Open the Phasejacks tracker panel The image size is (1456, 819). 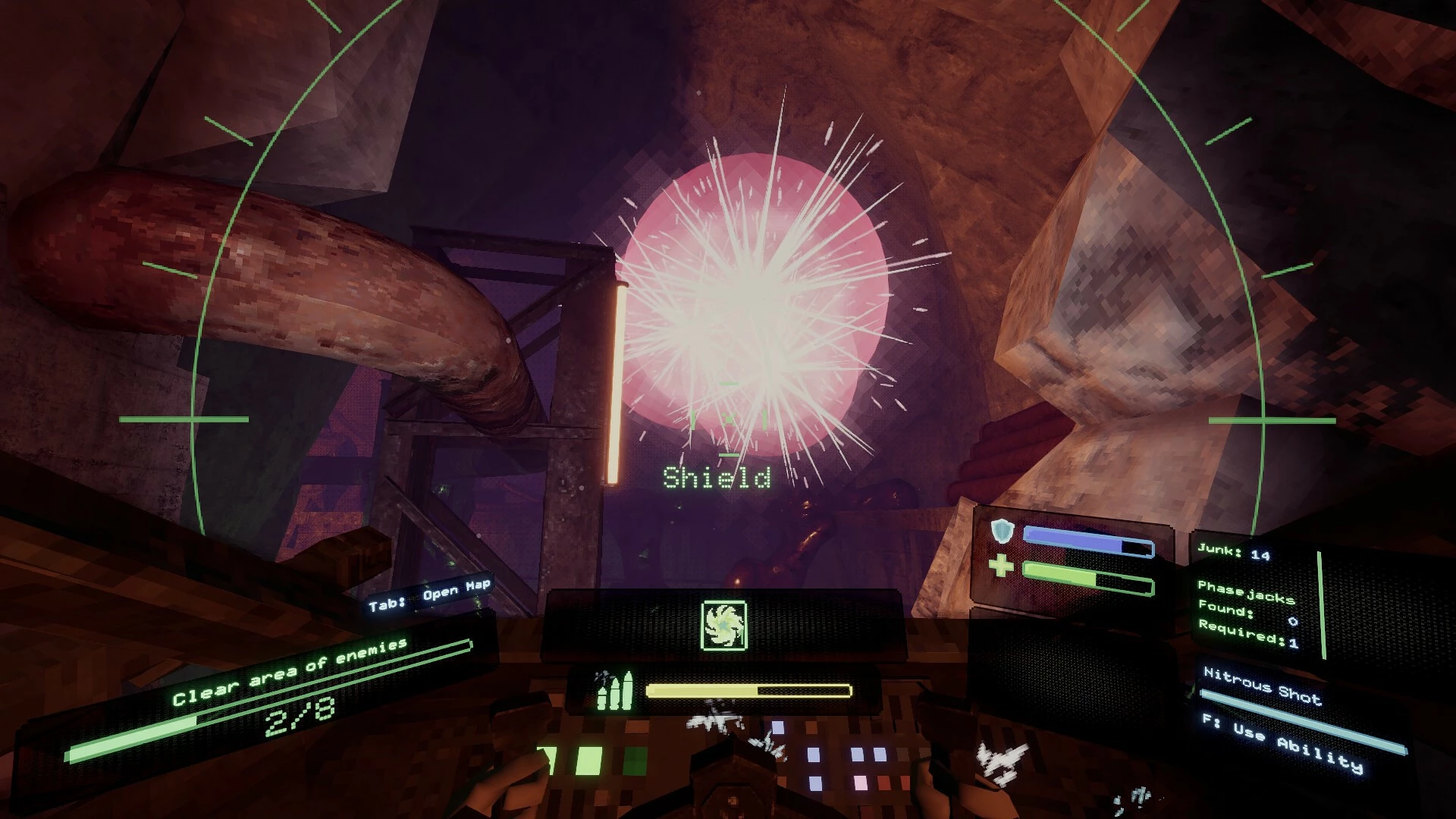click(1247, 613)
